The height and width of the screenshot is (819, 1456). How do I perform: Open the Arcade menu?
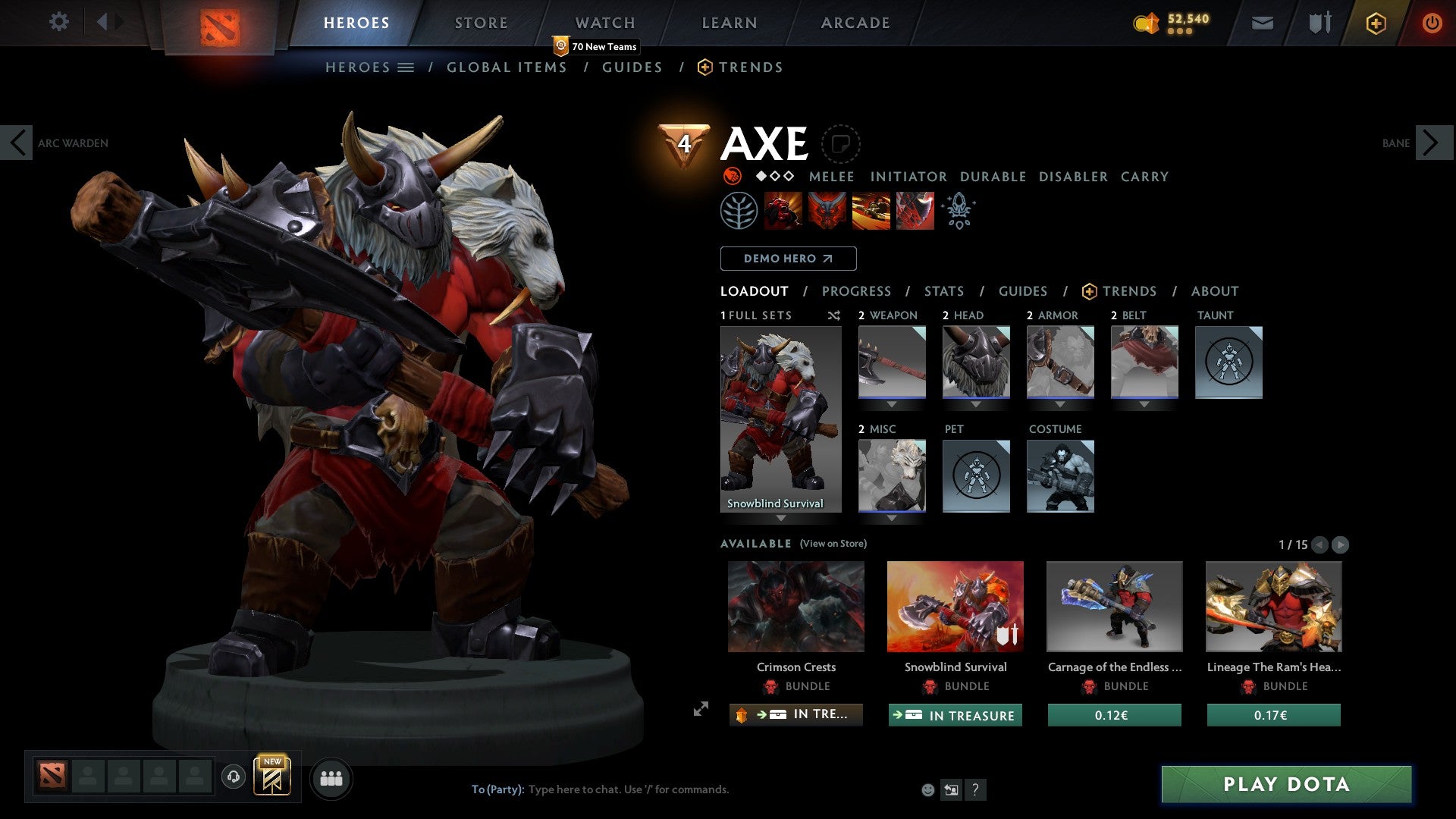point(855,23)
